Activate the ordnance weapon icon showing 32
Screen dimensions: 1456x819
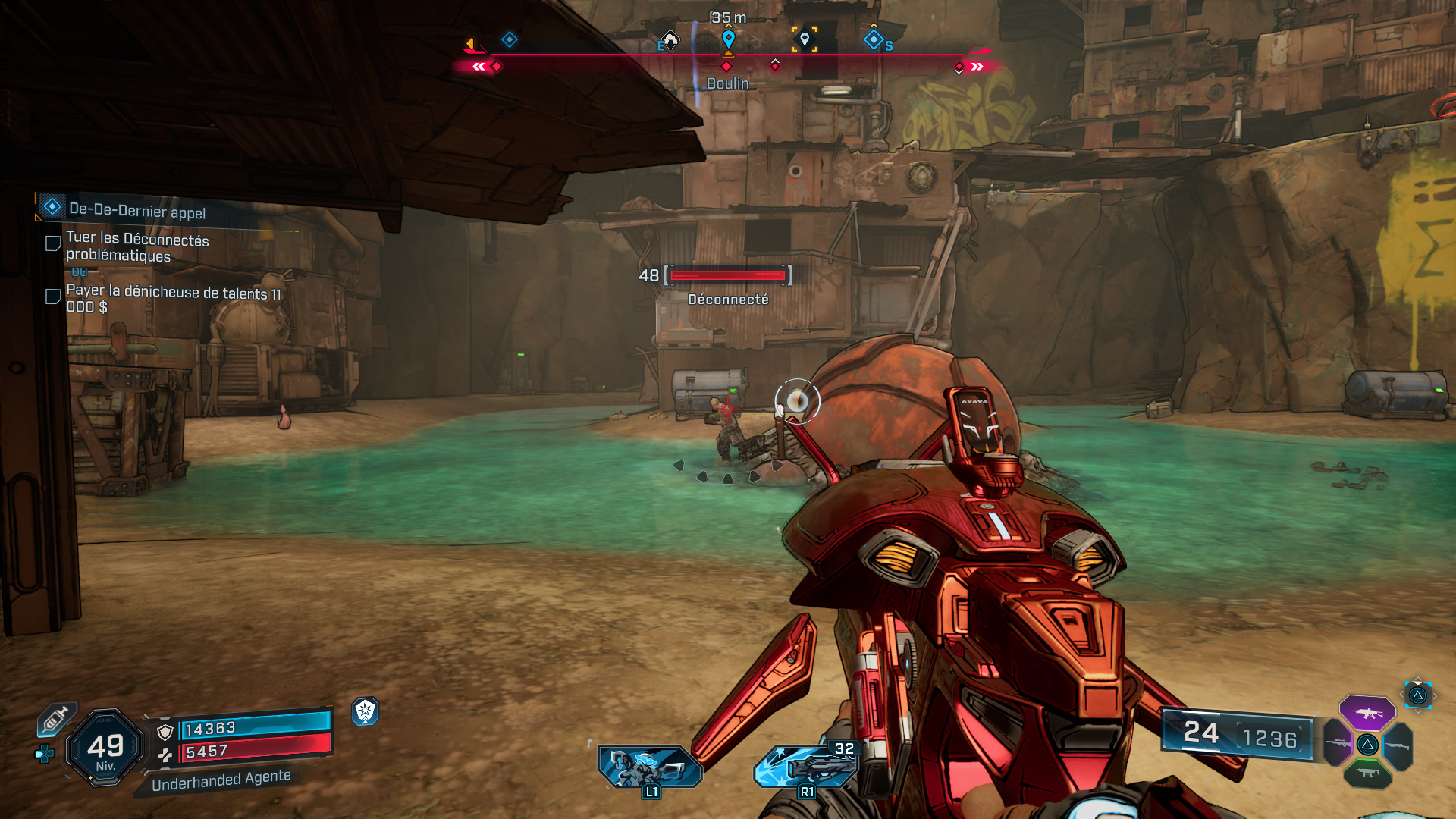tap(806, 766)
